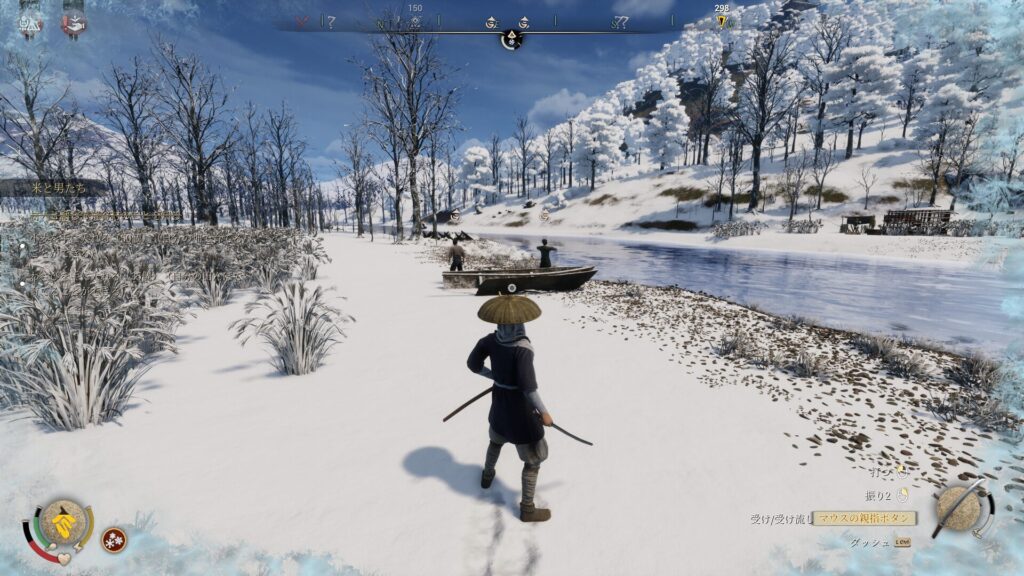Click the katana weapon icon
The height and width of the screenshot is (576, 1024).
(x=963, y=508)
